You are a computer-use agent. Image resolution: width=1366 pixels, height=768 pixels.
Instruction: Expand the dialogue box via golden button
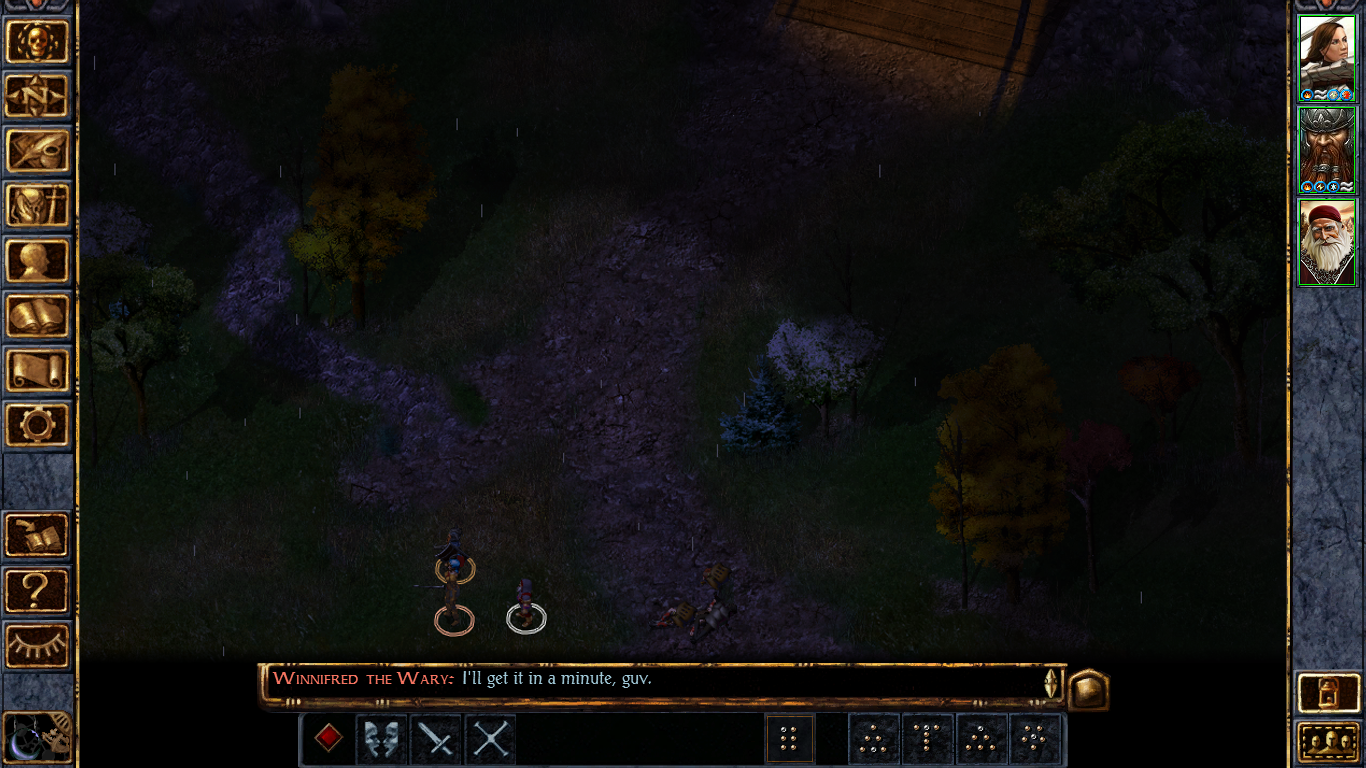(x=1089, y=689)
